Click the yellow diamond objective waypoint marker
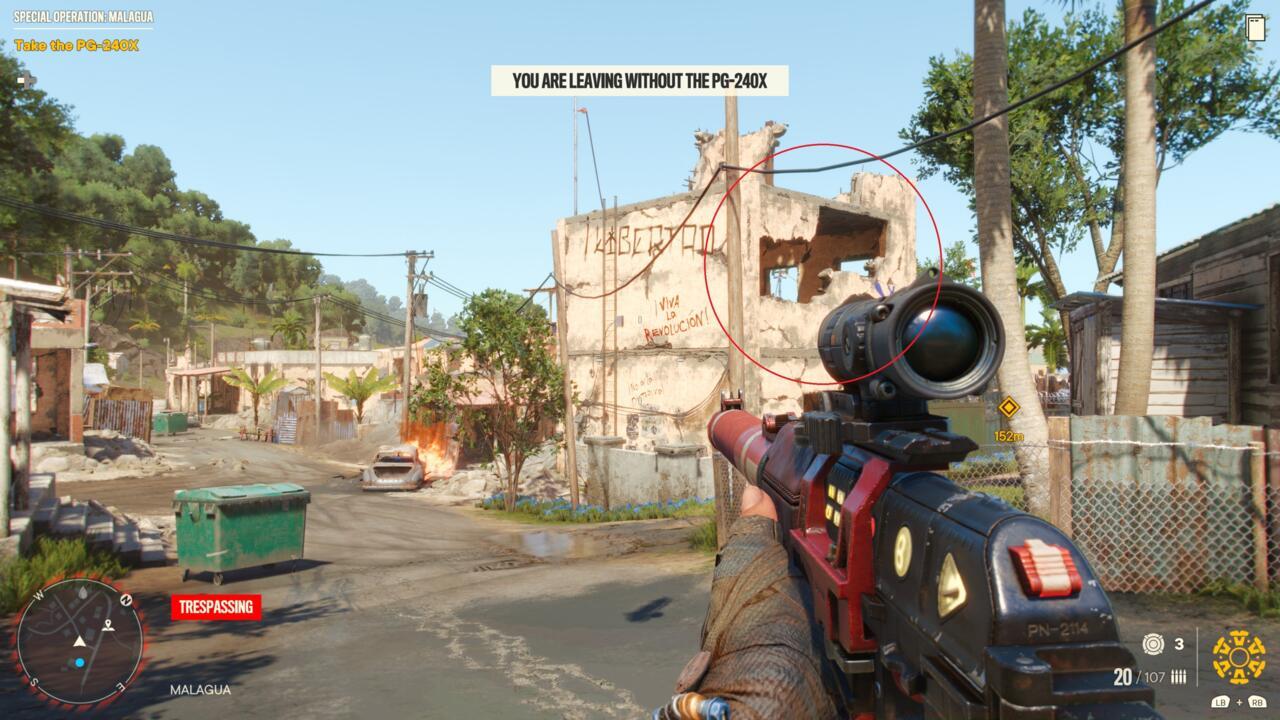This screenshot has width=1280, height=720. [1008, 407]
